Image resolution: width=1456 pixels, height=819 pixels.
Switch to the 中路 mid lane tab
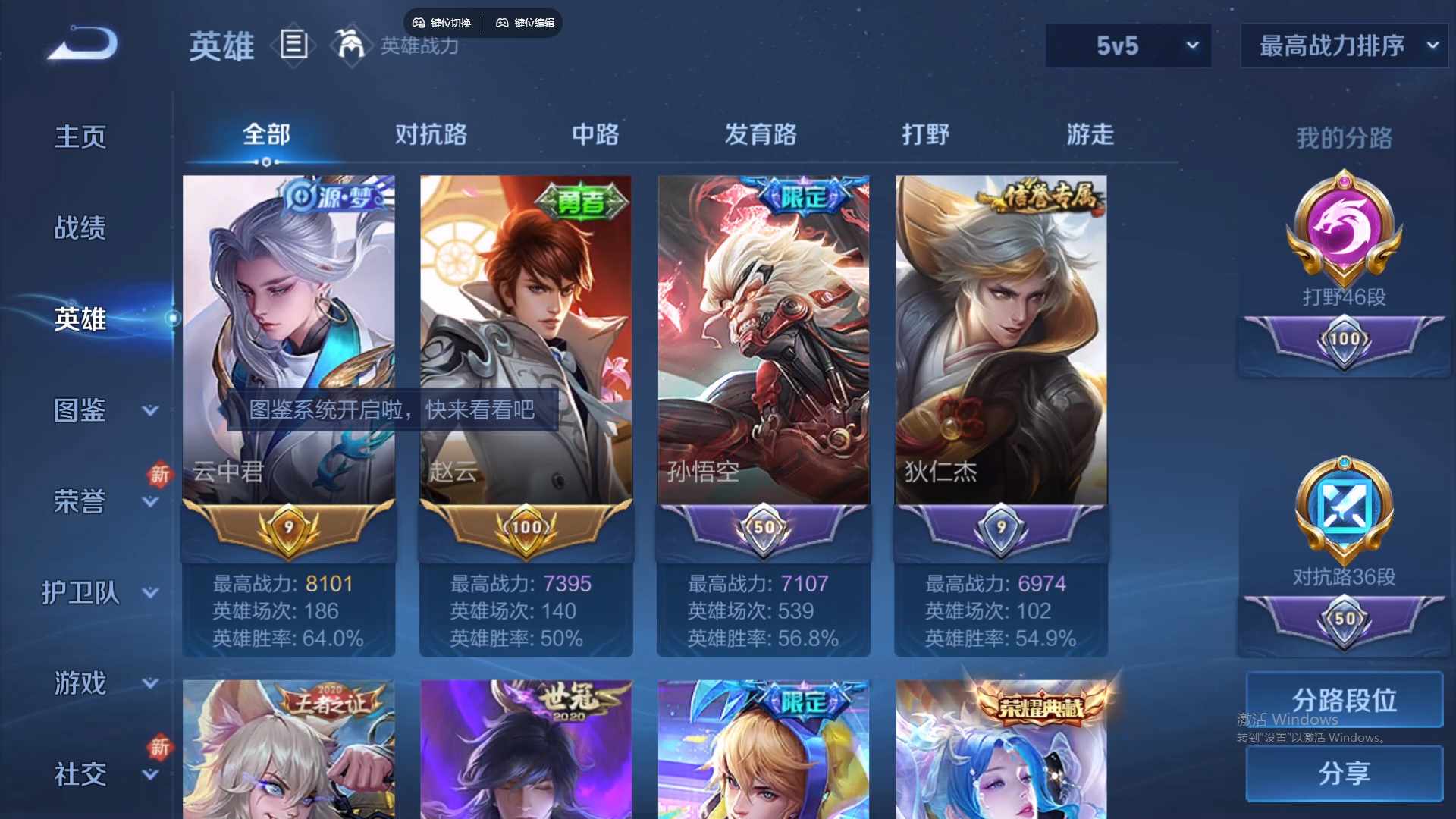pyautogui.click(x=595, y=134)
